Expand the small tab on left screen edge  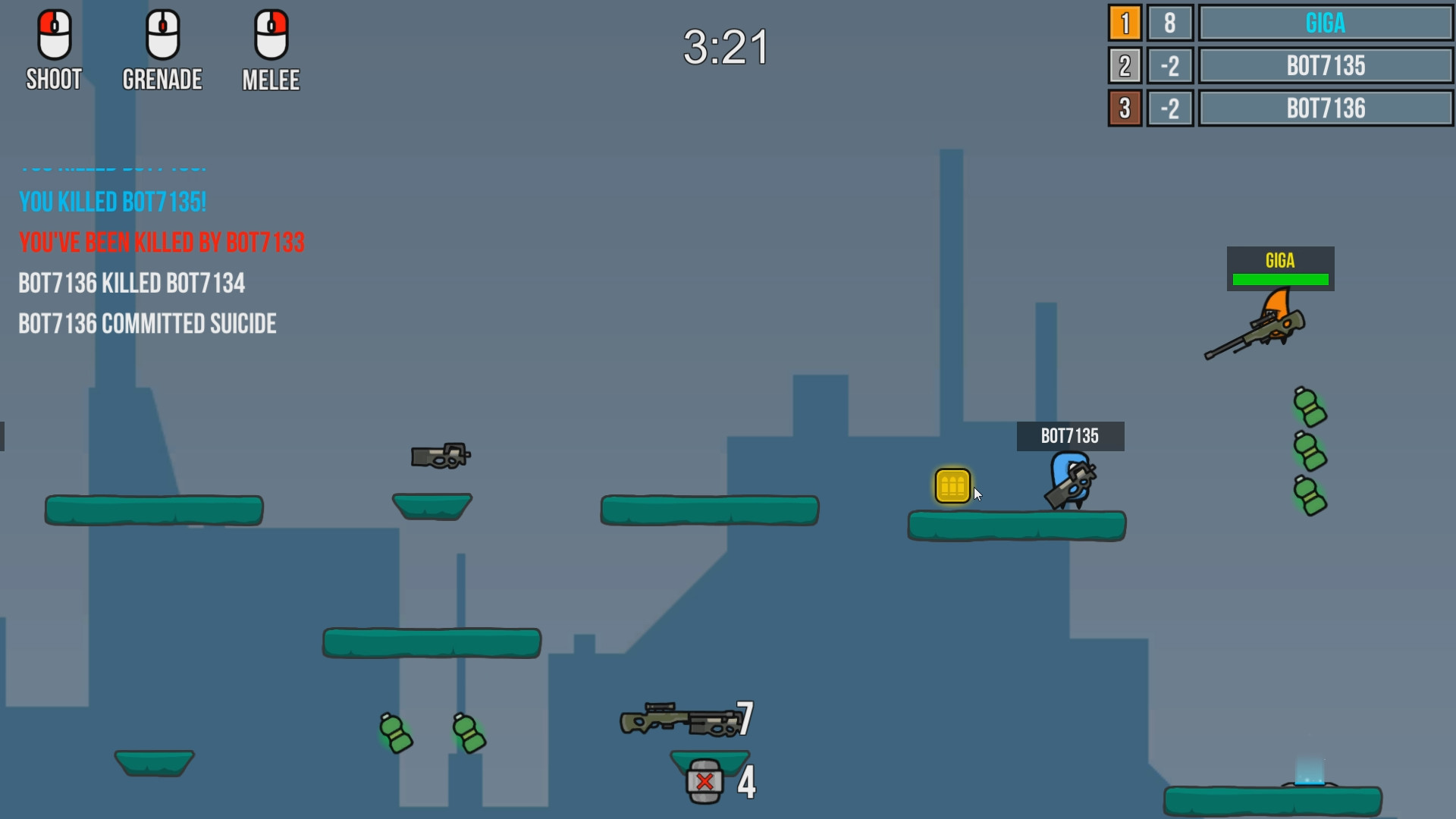click(3, 436)
